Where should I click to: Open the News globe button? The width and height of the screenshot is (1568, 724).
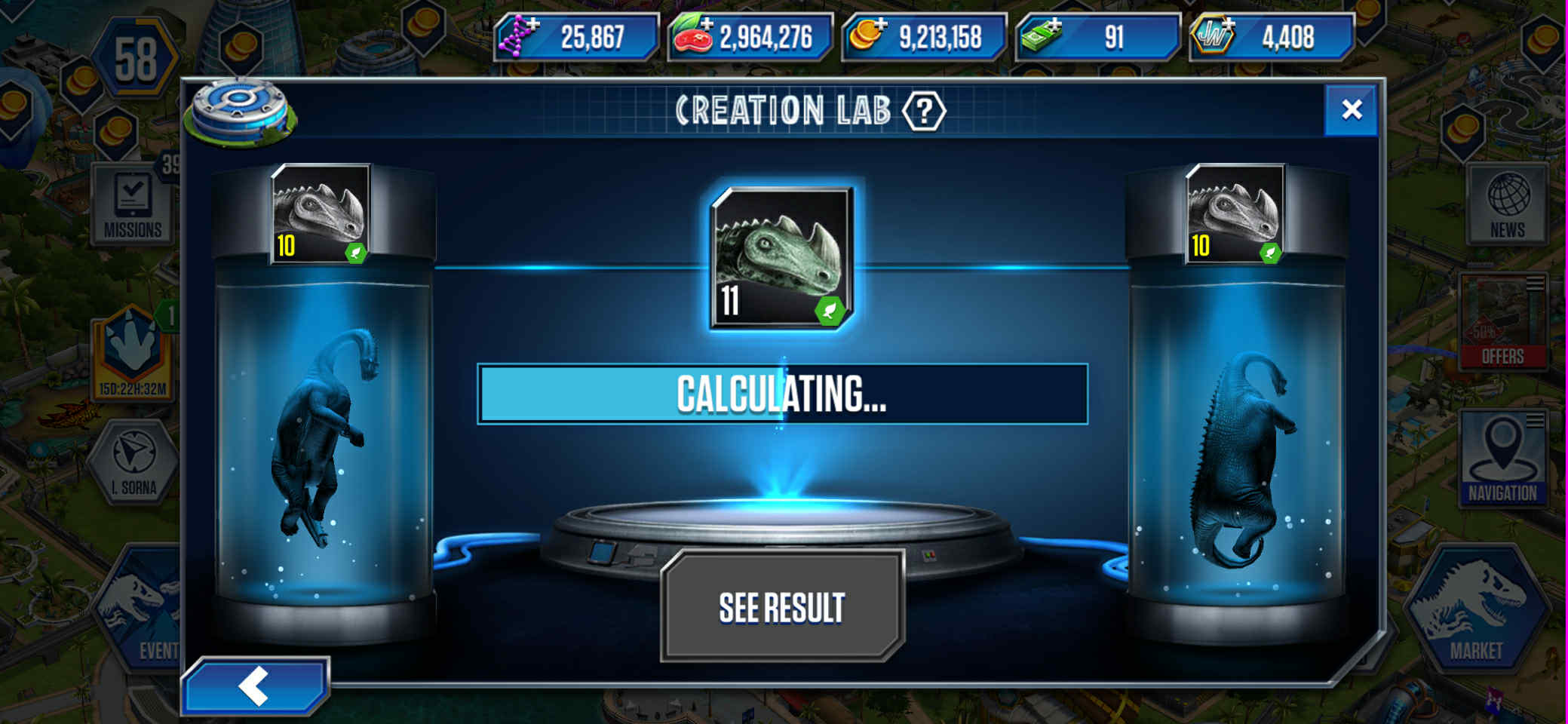[1507, 205]
